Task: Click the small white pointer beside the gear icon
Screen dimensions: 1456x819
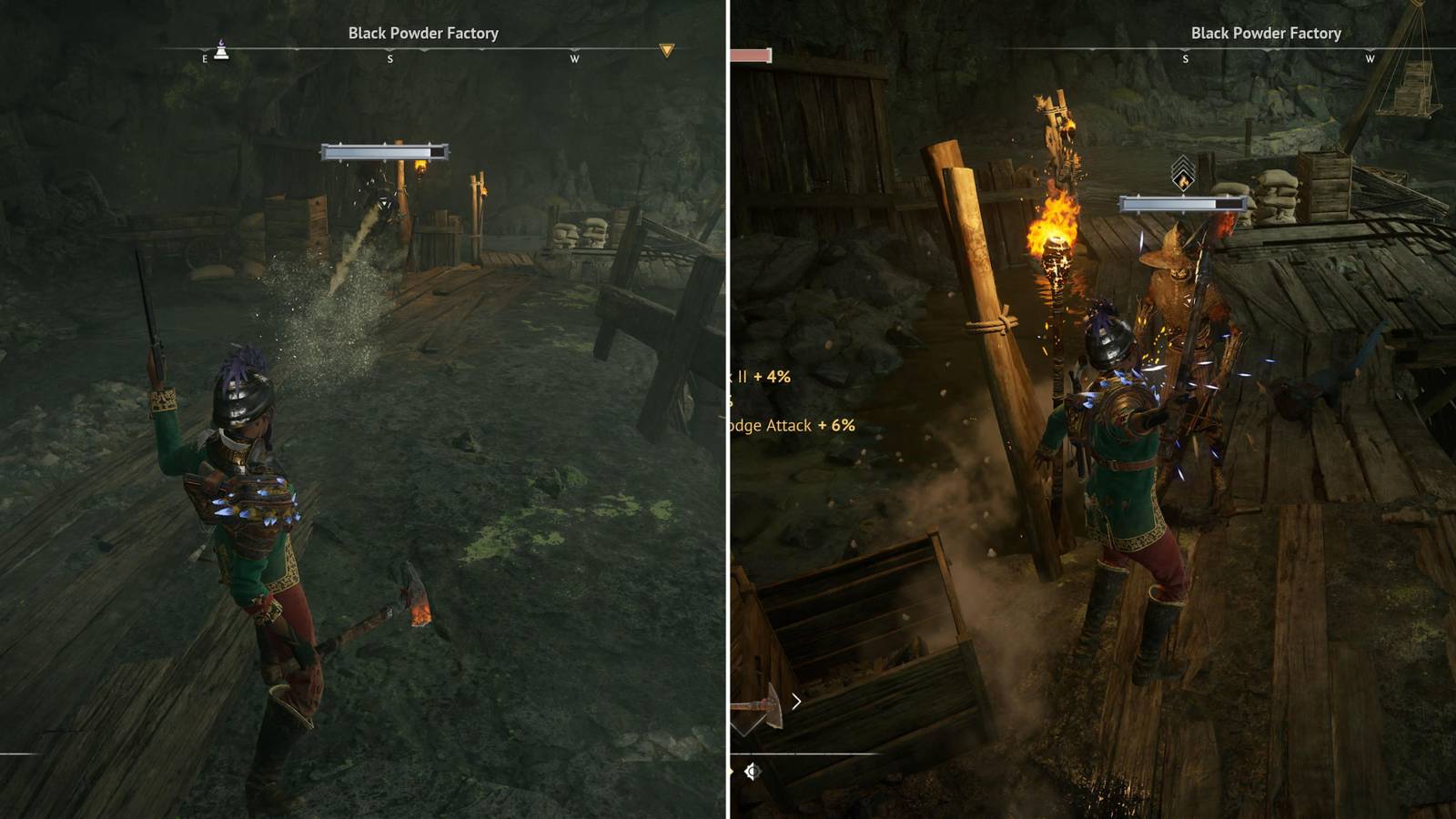Action: 731,769
